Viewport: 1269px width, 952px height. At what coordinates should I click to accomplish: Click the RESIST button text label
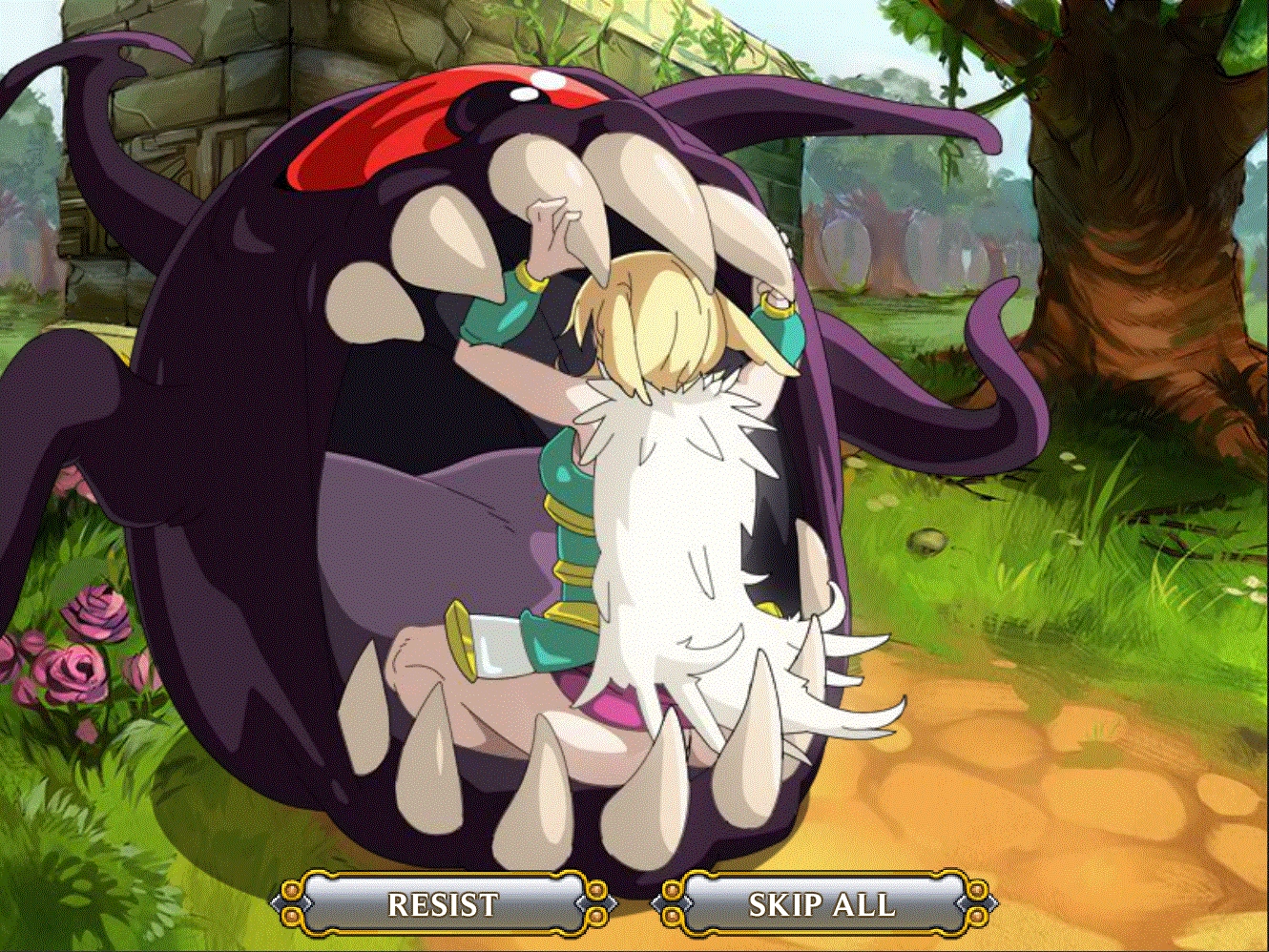click(442, 902)
